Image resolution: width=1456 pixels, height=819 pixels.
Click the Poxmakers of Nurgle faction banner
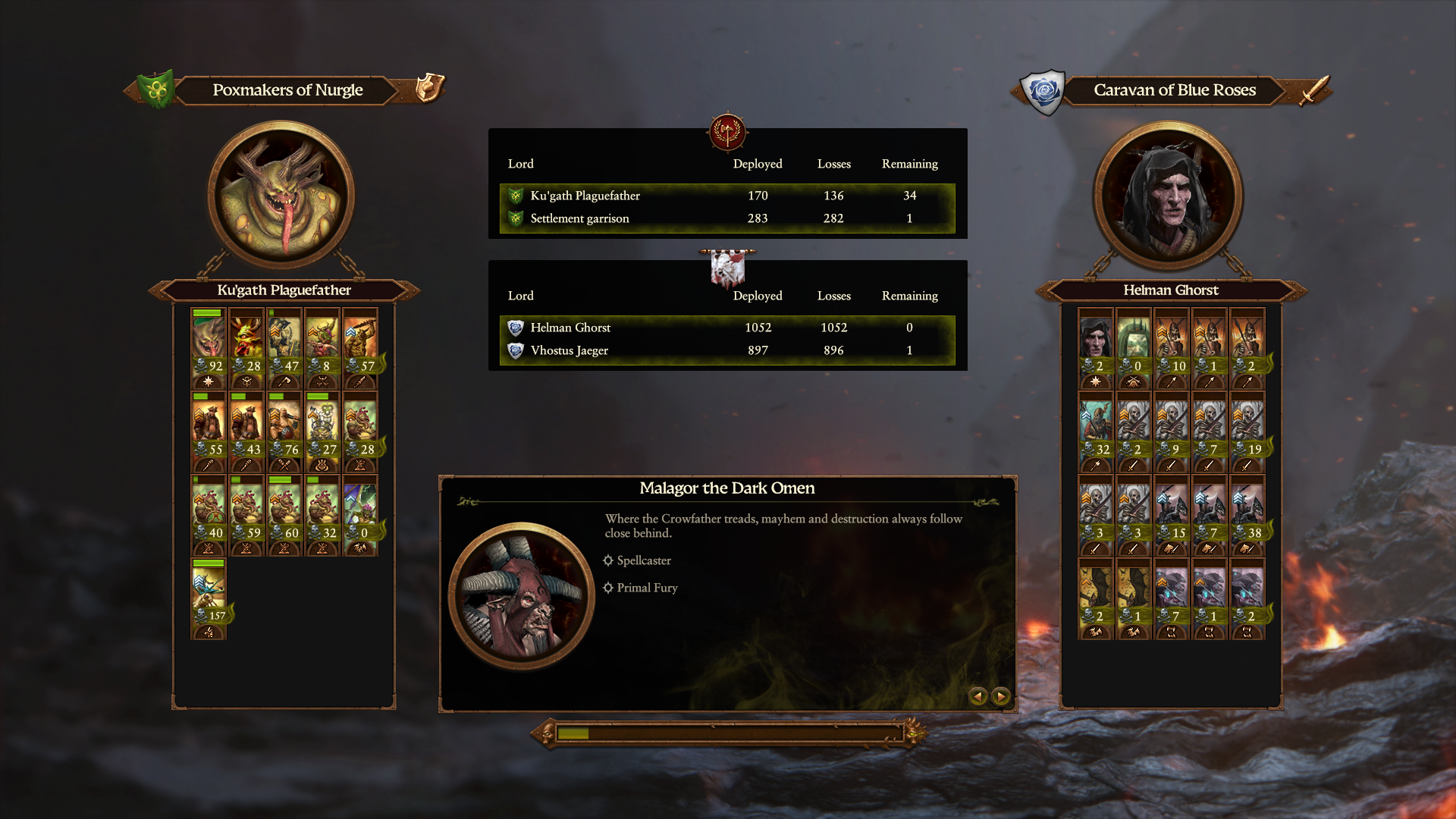(287, 90)
